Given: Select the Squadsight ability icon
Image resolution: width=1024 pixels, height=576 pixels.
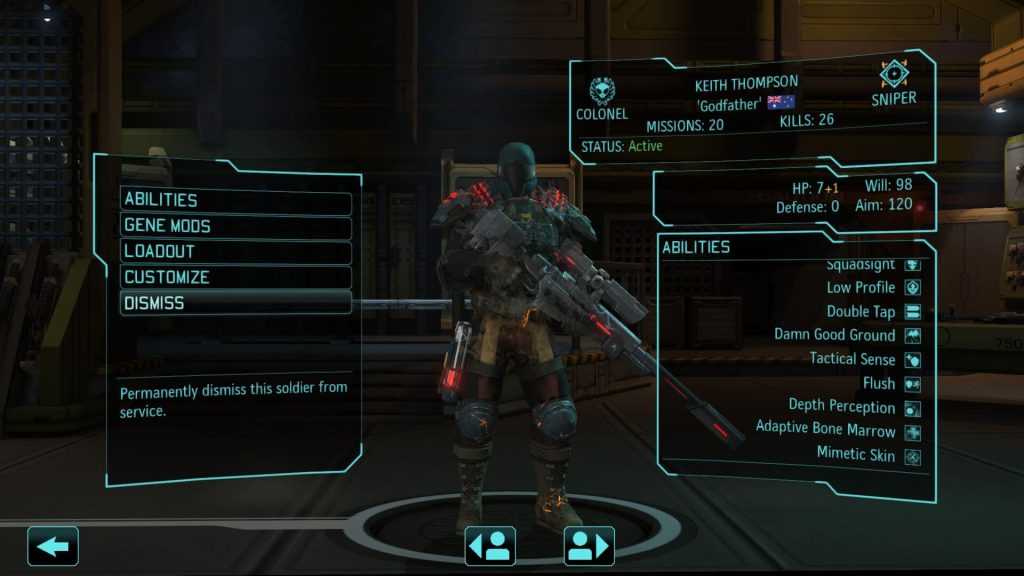Looking at the screenshot, I should [x=912, y=266].
